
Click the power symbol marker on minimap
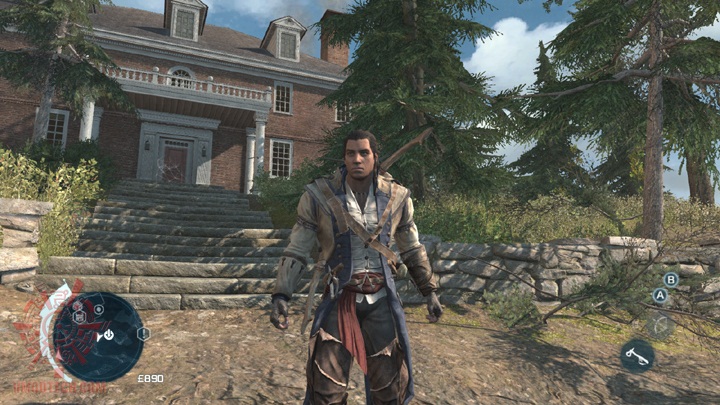coord(108,336)
